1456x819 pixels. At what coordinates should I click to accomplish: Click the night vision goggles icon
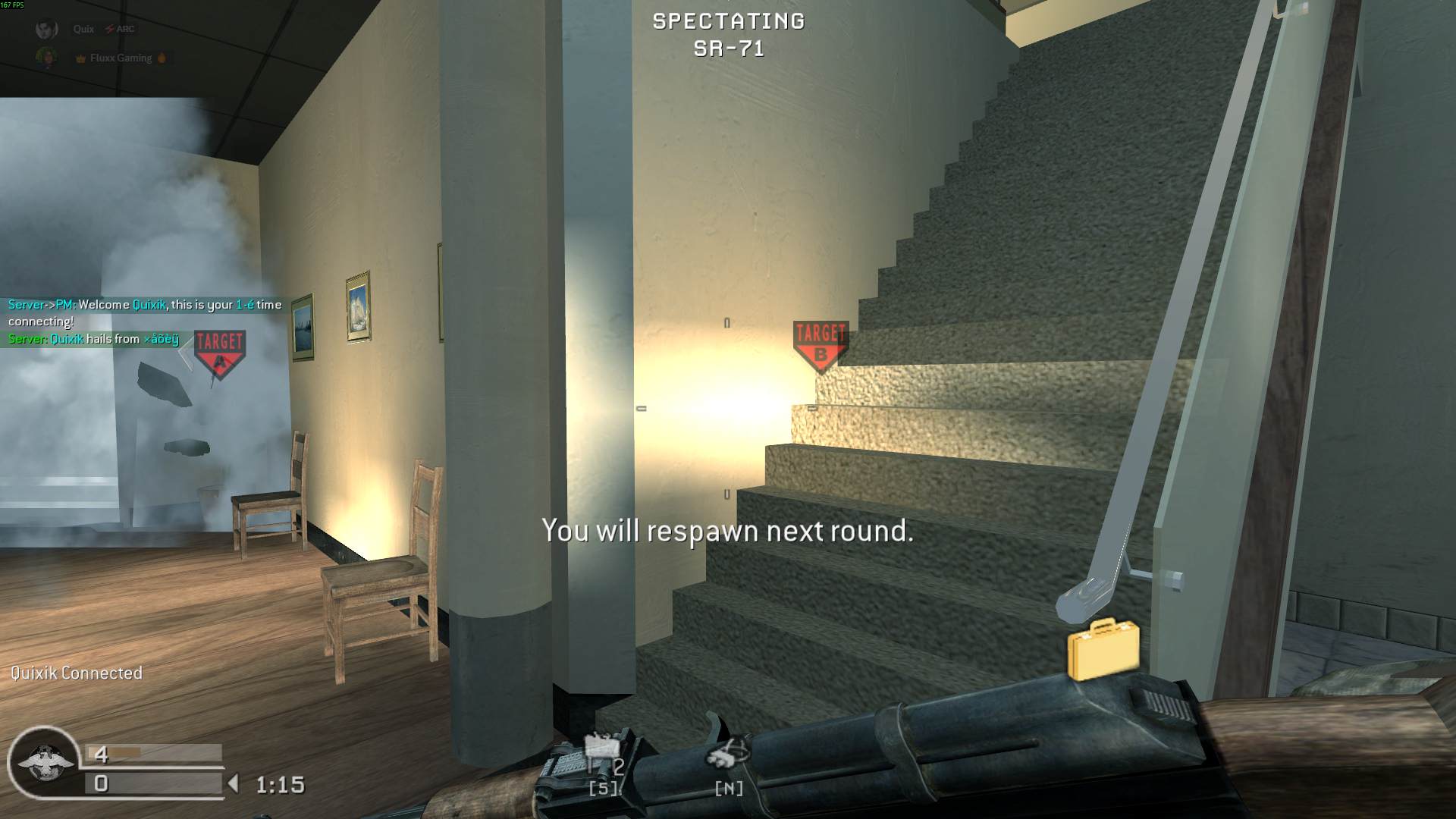pos(727,752)
